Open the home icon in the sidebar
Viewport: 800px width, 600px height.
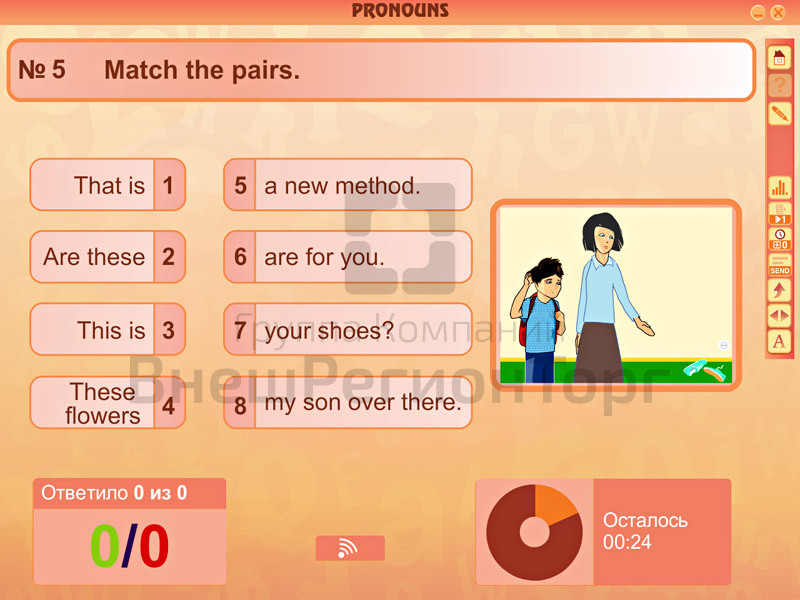pyautogui.click(x=779, y=58)
